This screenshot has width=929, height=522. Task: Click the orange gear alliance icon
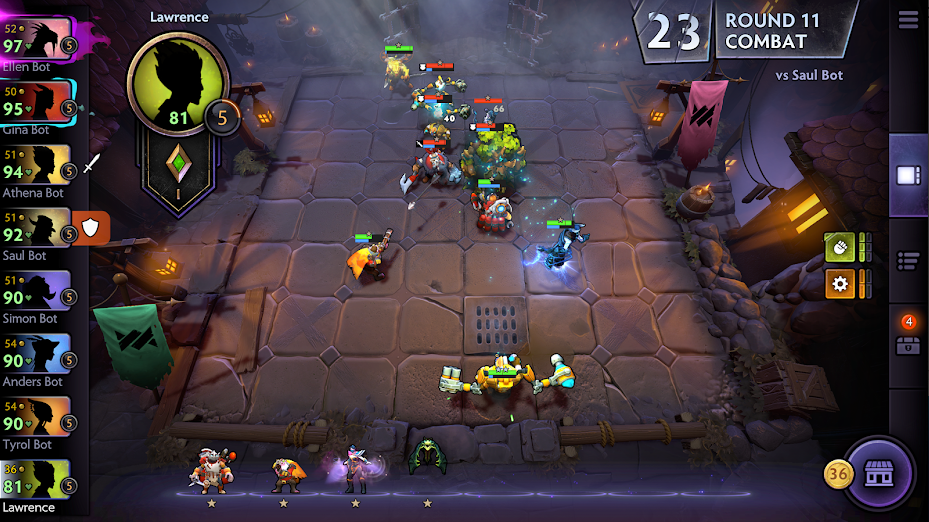[x=839, y=284]
